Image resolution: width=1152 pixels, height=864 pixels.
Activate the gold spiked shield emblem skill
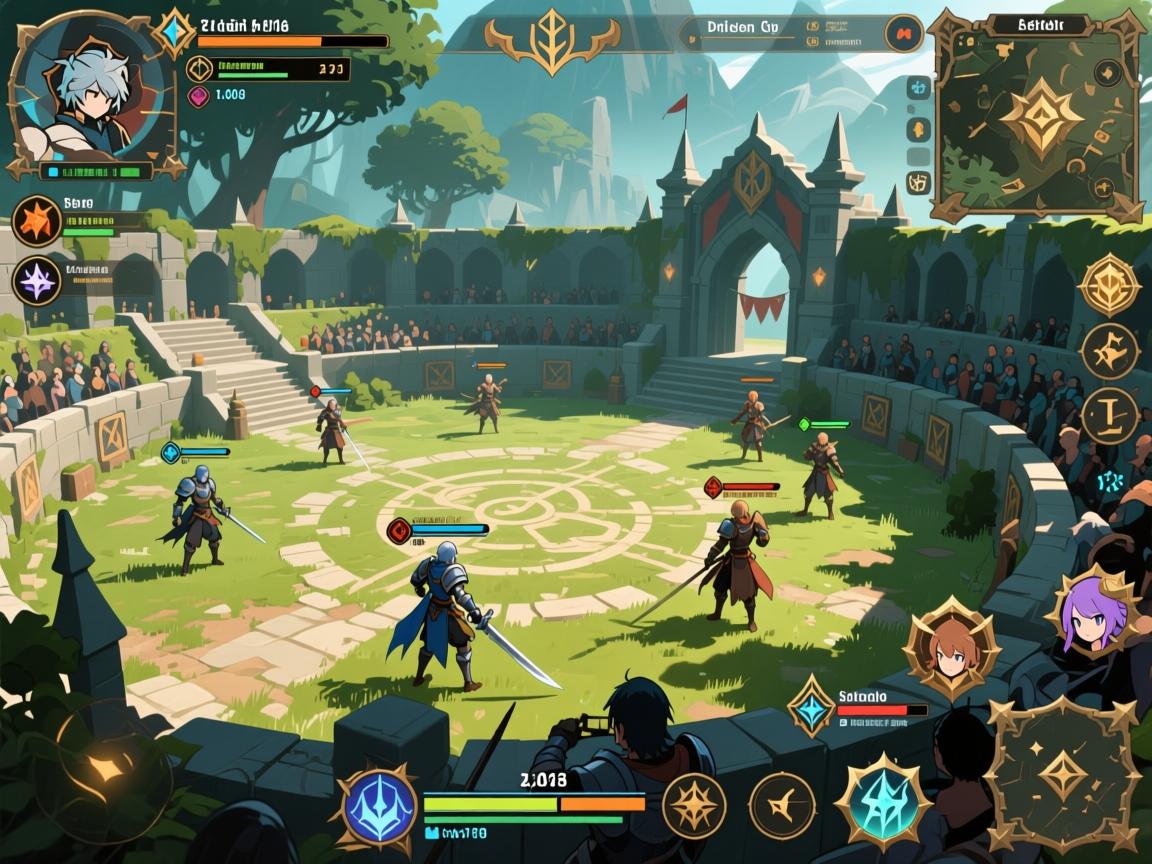pos(1109,285)
